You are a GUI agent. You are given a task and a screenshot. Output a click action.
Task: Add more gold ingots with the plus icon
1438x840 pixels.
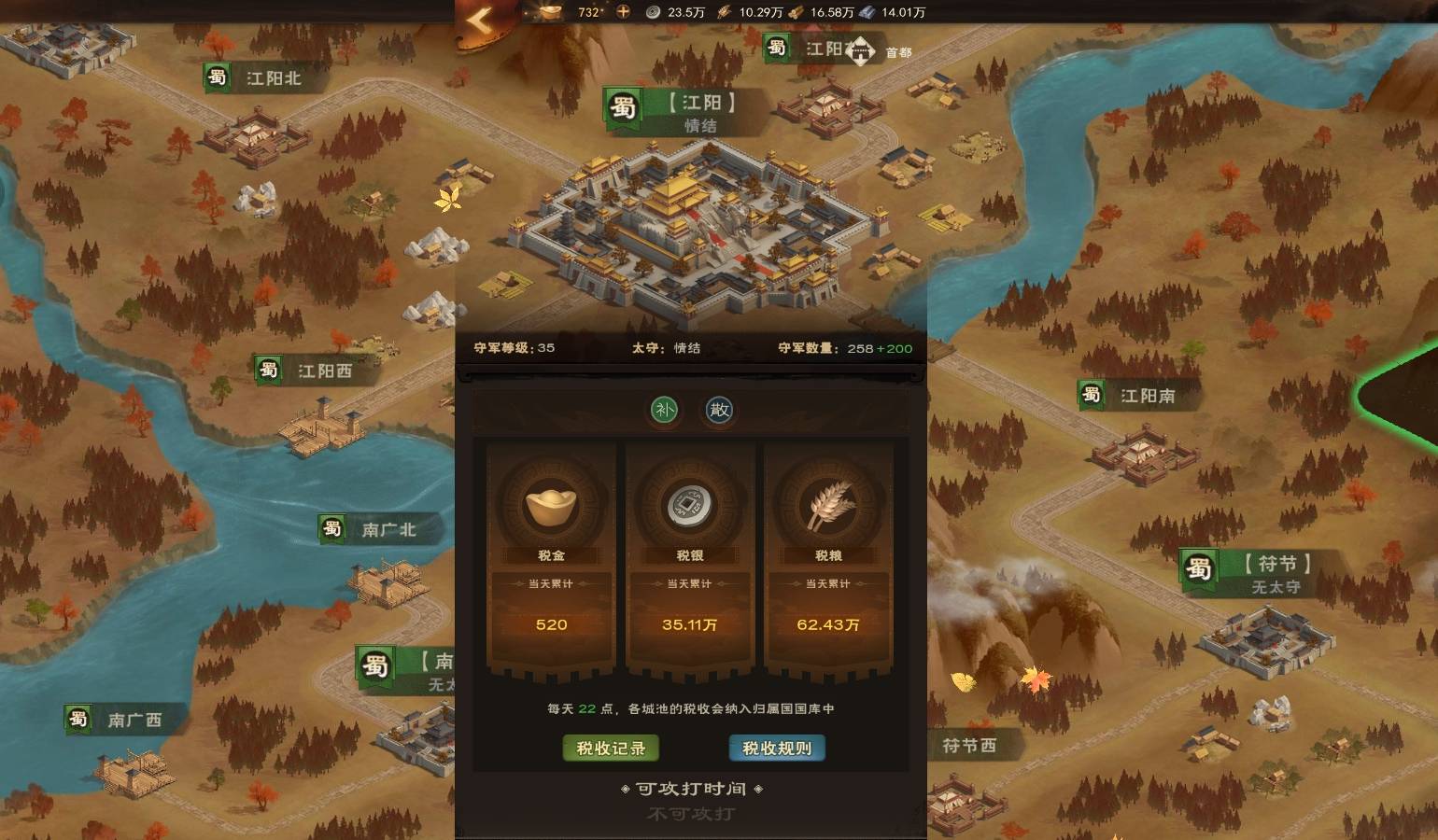click(x=623, y=12)
